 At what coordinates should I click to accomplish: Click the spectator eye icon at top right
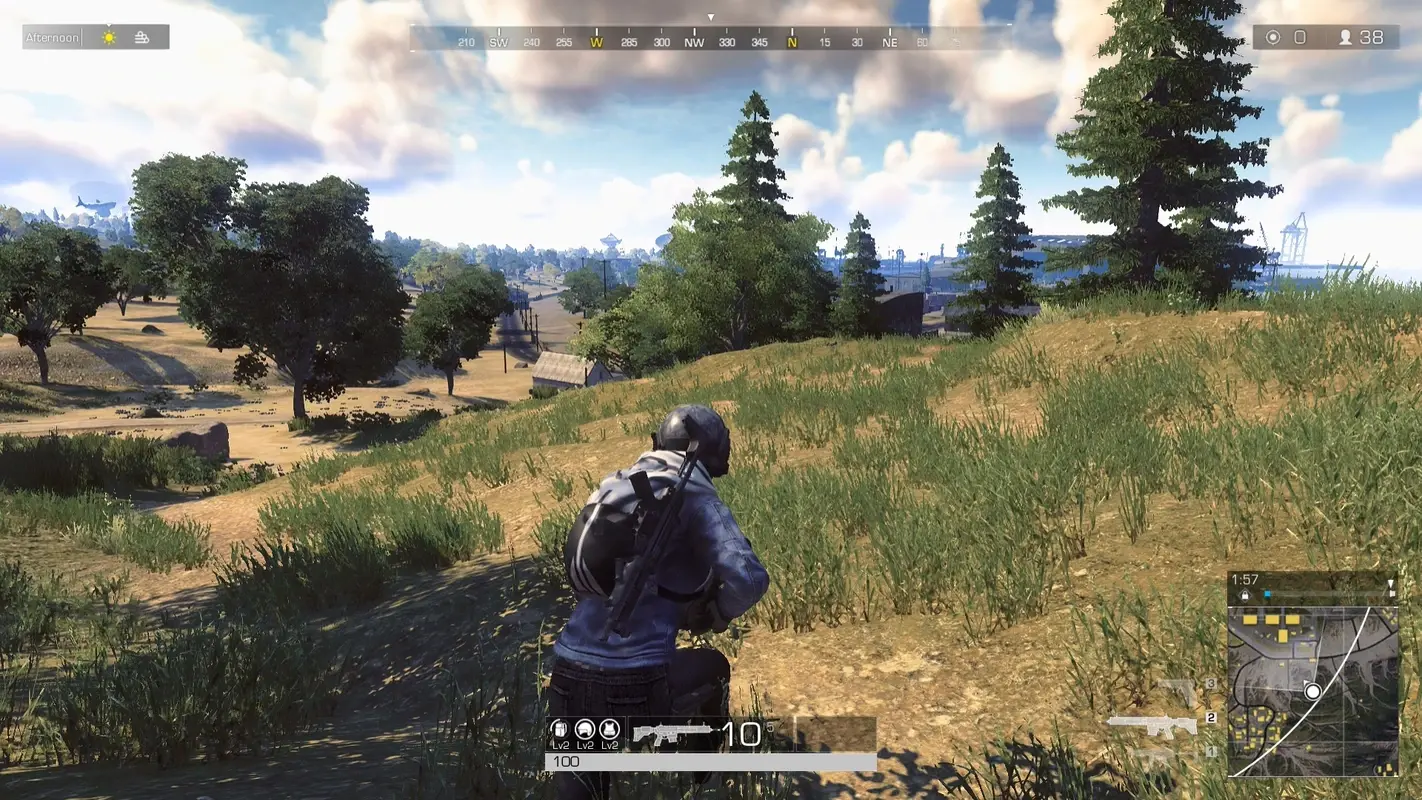point(1271,37)
